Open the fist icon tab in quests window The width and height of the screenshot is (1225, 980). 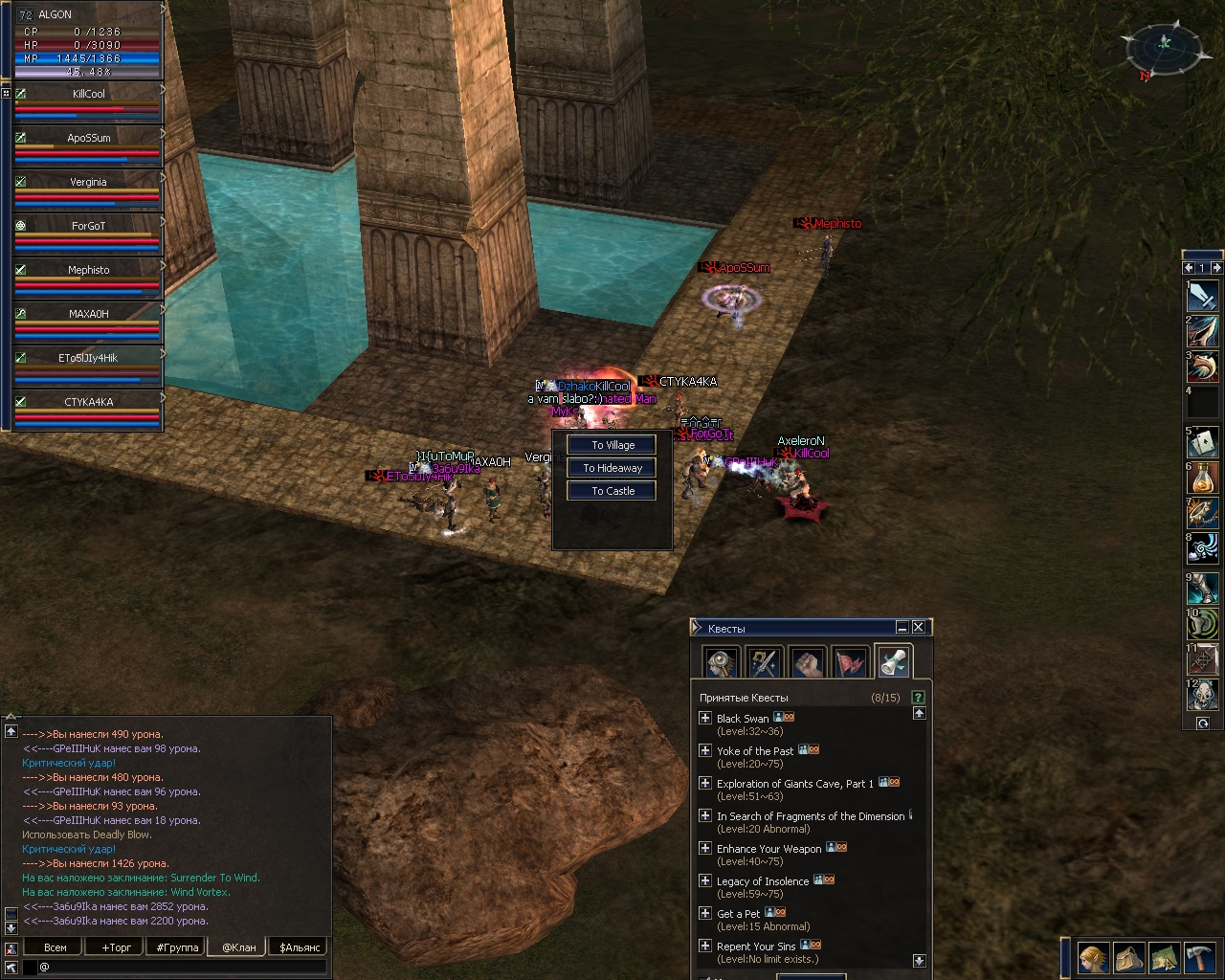click(809, 661)
